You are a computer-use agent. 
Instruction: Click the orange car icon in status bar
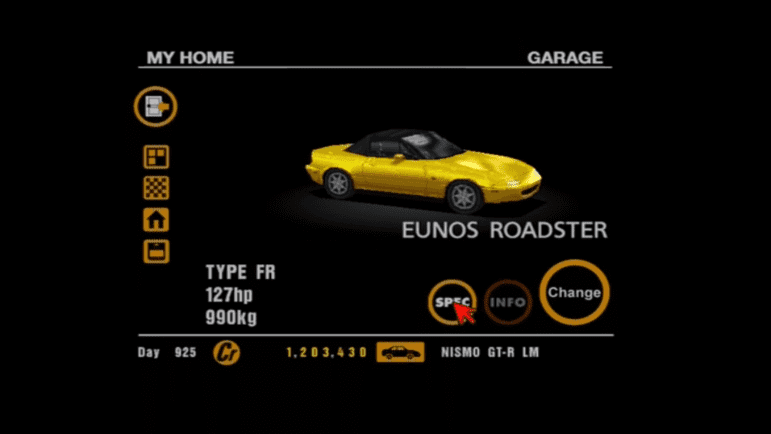[400, 353]
